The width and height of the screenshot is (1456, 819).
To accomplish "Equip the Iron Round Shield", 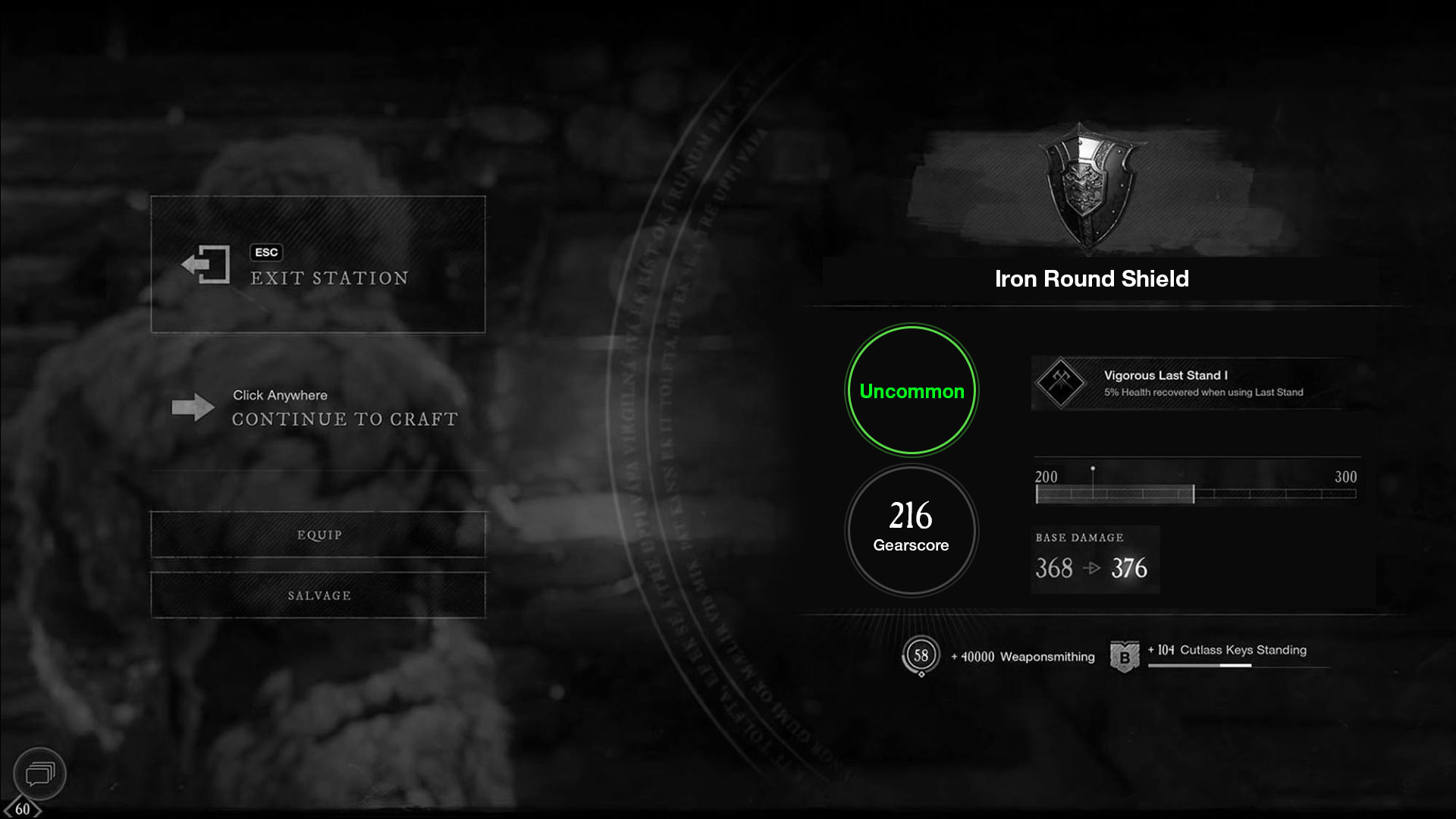I will (318, 535).
